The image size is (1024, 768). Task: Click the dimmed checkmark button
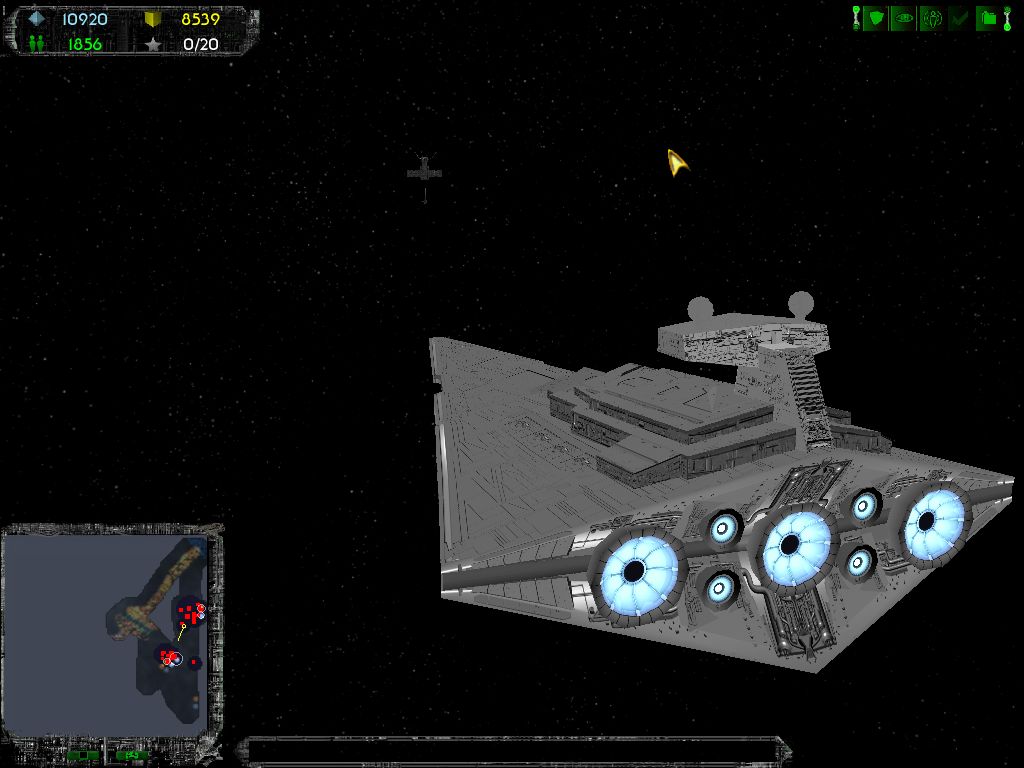click(x=959, y=17)
